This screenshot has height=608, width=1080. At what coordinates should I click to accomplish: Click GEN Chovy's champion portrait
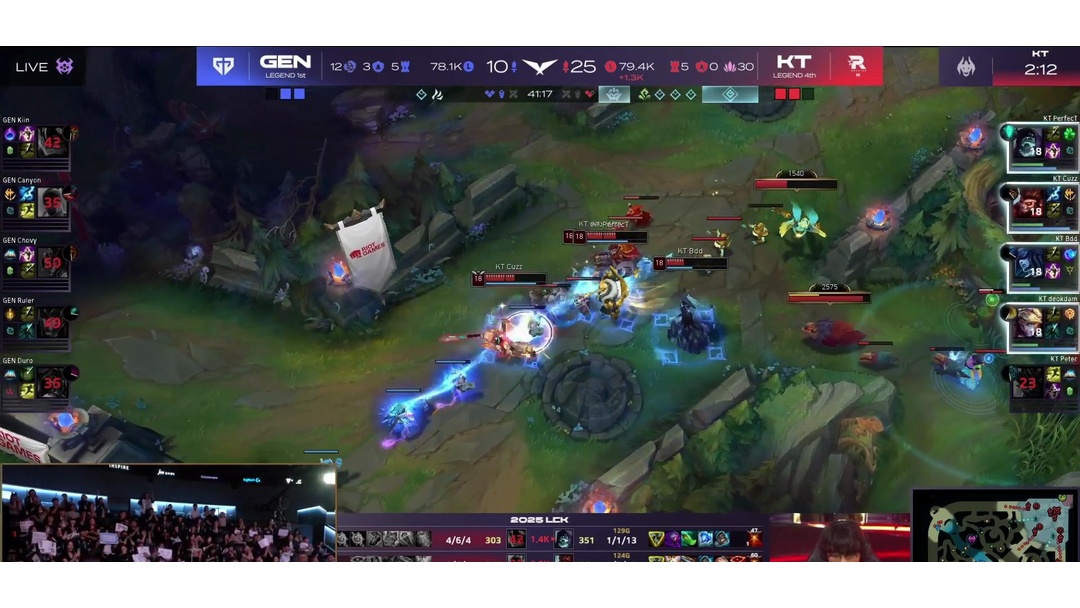[53, 261]
